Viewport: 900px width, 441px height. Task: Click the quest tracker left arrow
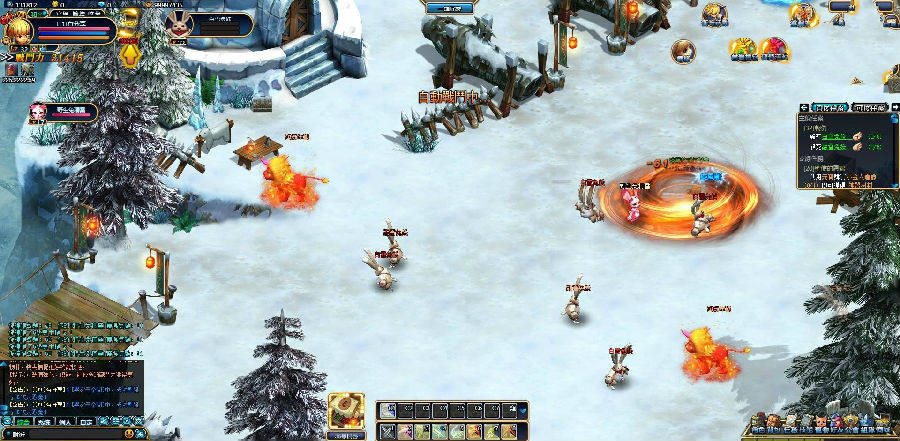(x=803, y=107)
